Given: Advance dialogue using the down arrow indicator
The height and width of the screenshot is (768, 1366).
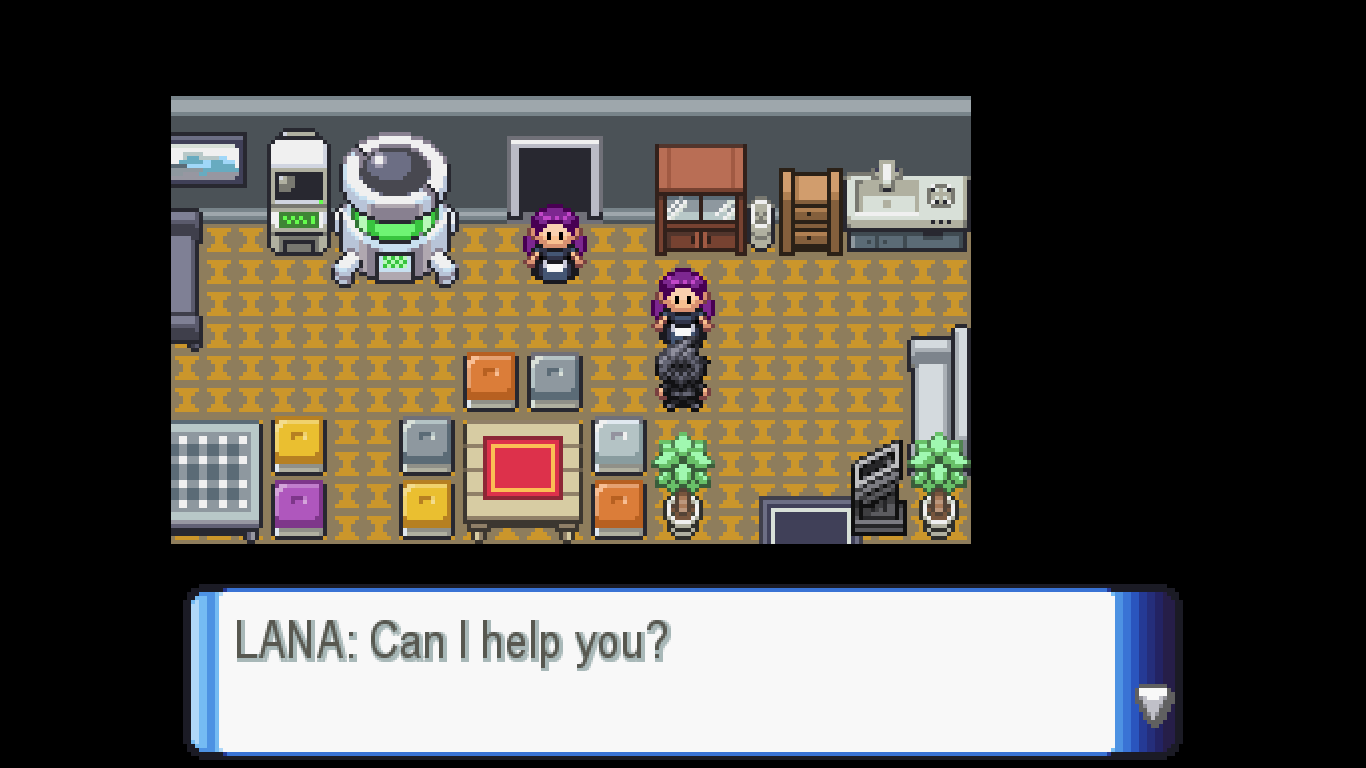Looking at the screenshot, I should [1154, 704].
